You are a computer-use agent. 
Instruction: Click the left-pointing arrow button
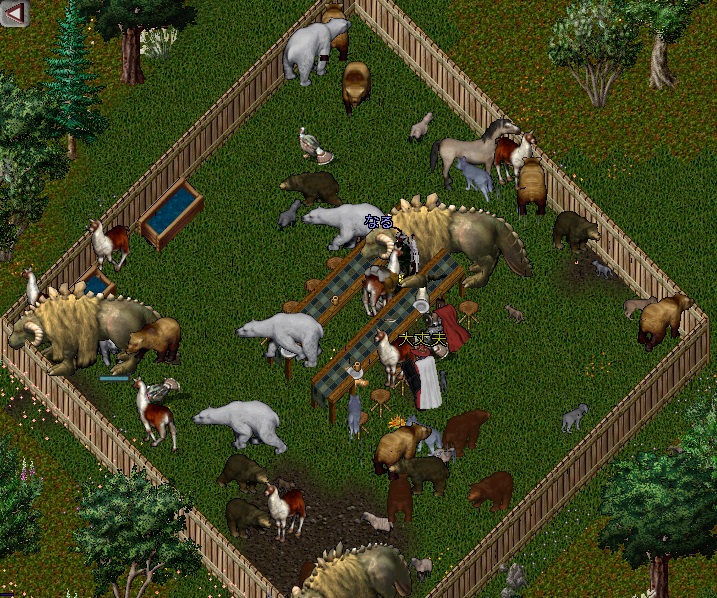[x=15, y=12]
